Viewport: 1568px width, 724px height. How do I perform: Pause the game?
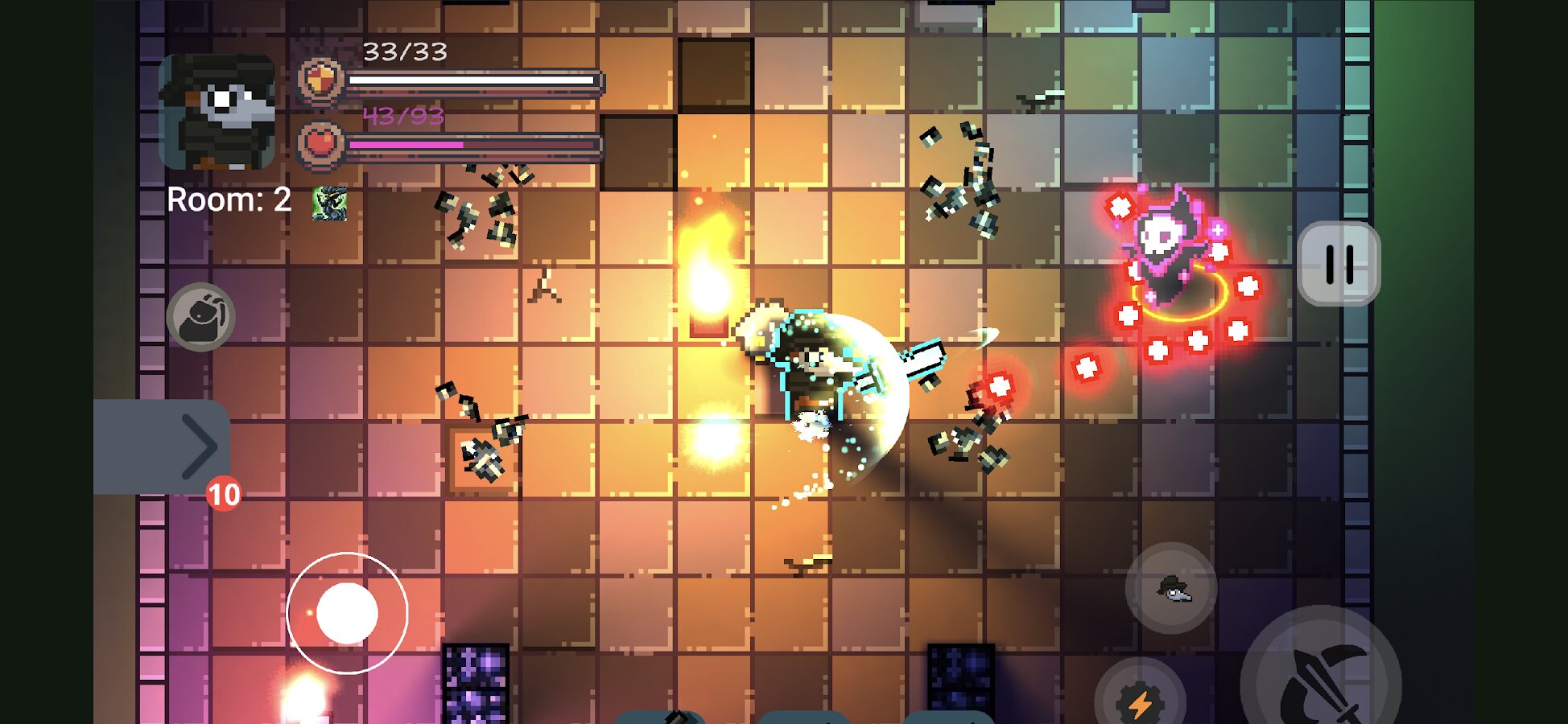1339,264
